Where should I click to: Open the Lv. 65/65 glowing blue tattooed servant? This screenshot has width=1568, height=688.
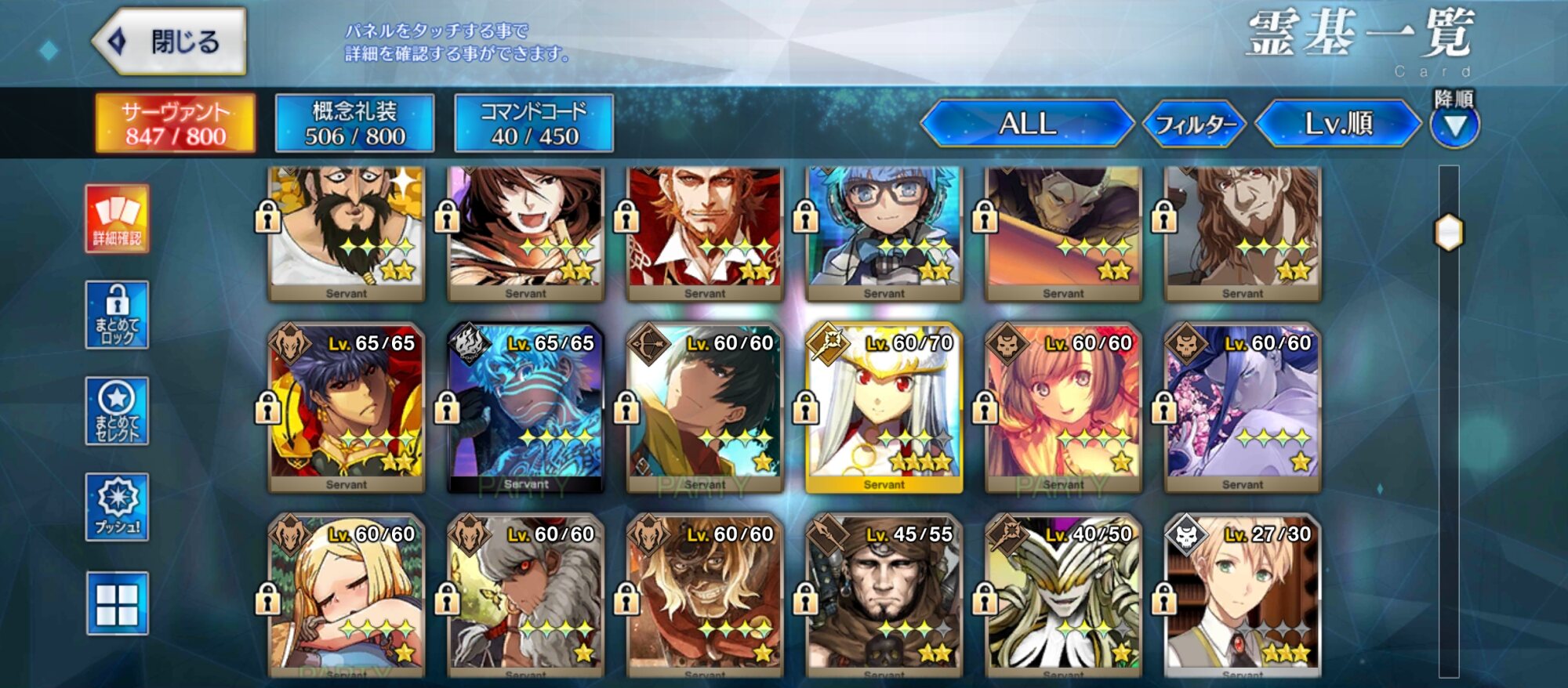pos(525,407)
